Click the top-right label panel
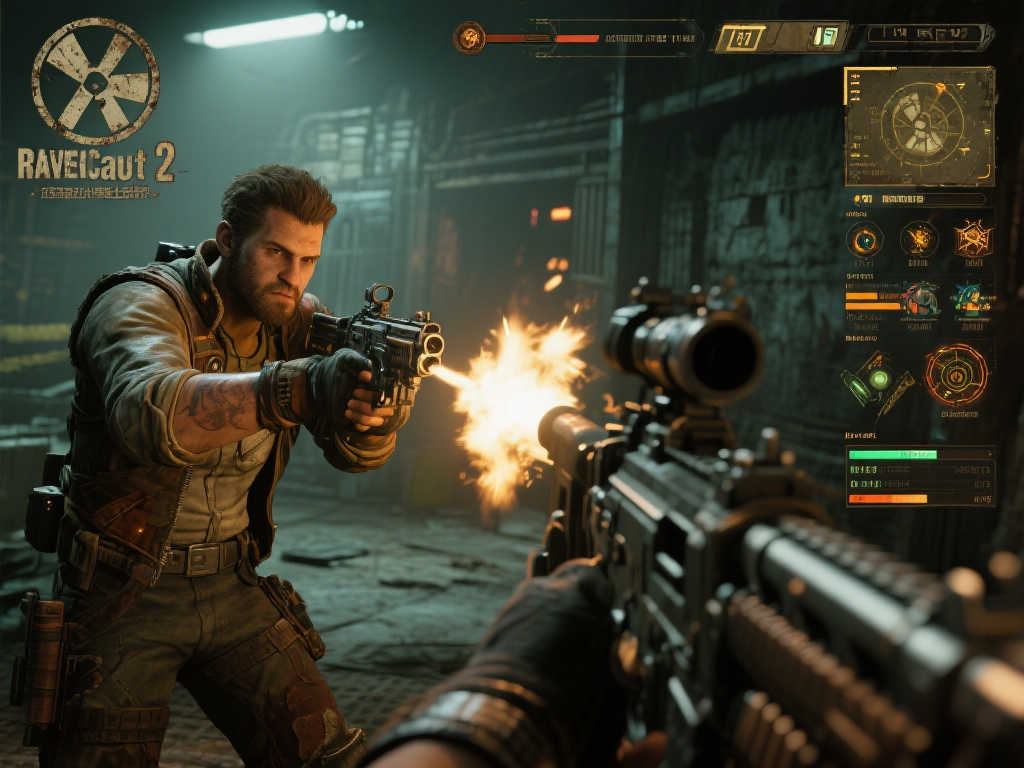Image resolution: width=1024 pixels, height=768 pixels. click(929, 36)
